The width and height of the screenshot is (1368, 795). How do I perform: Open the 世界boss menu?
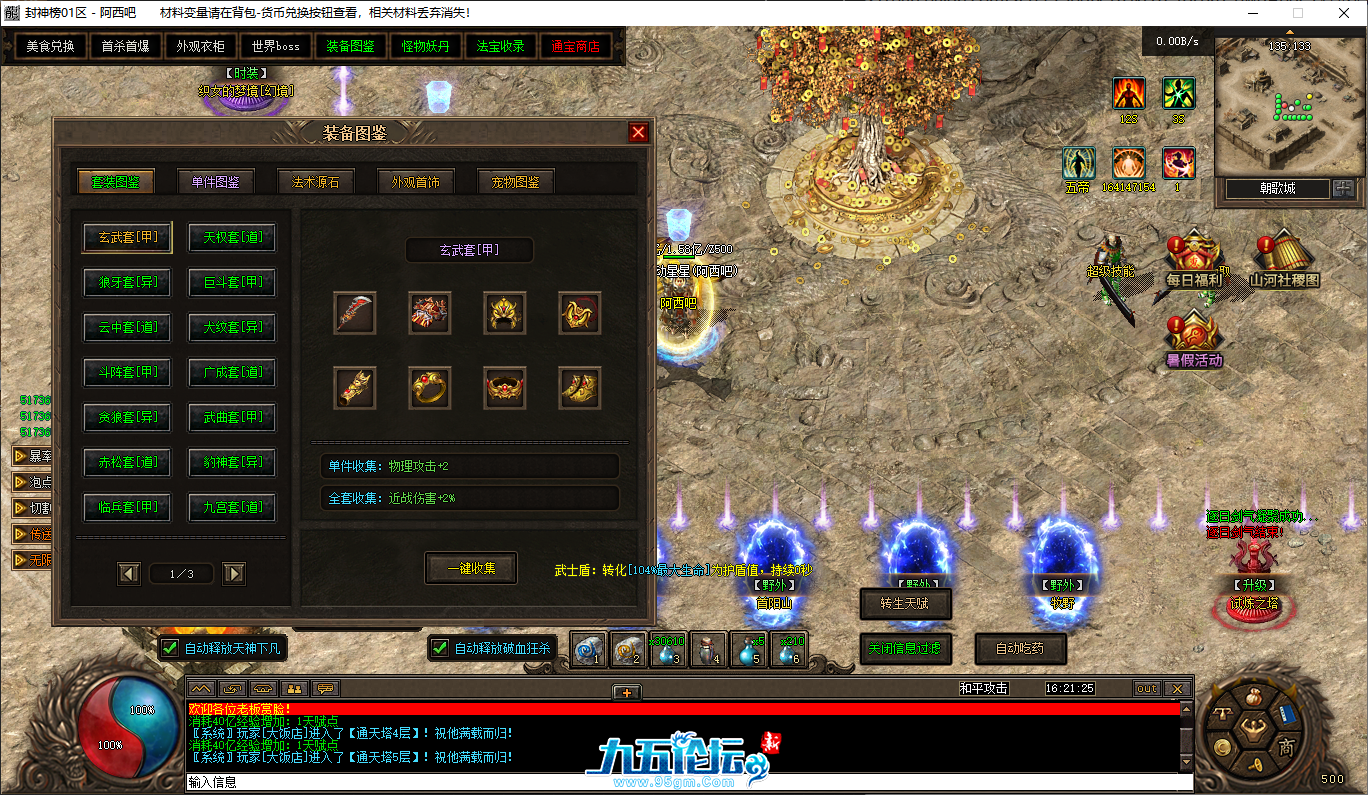point(276,46)
